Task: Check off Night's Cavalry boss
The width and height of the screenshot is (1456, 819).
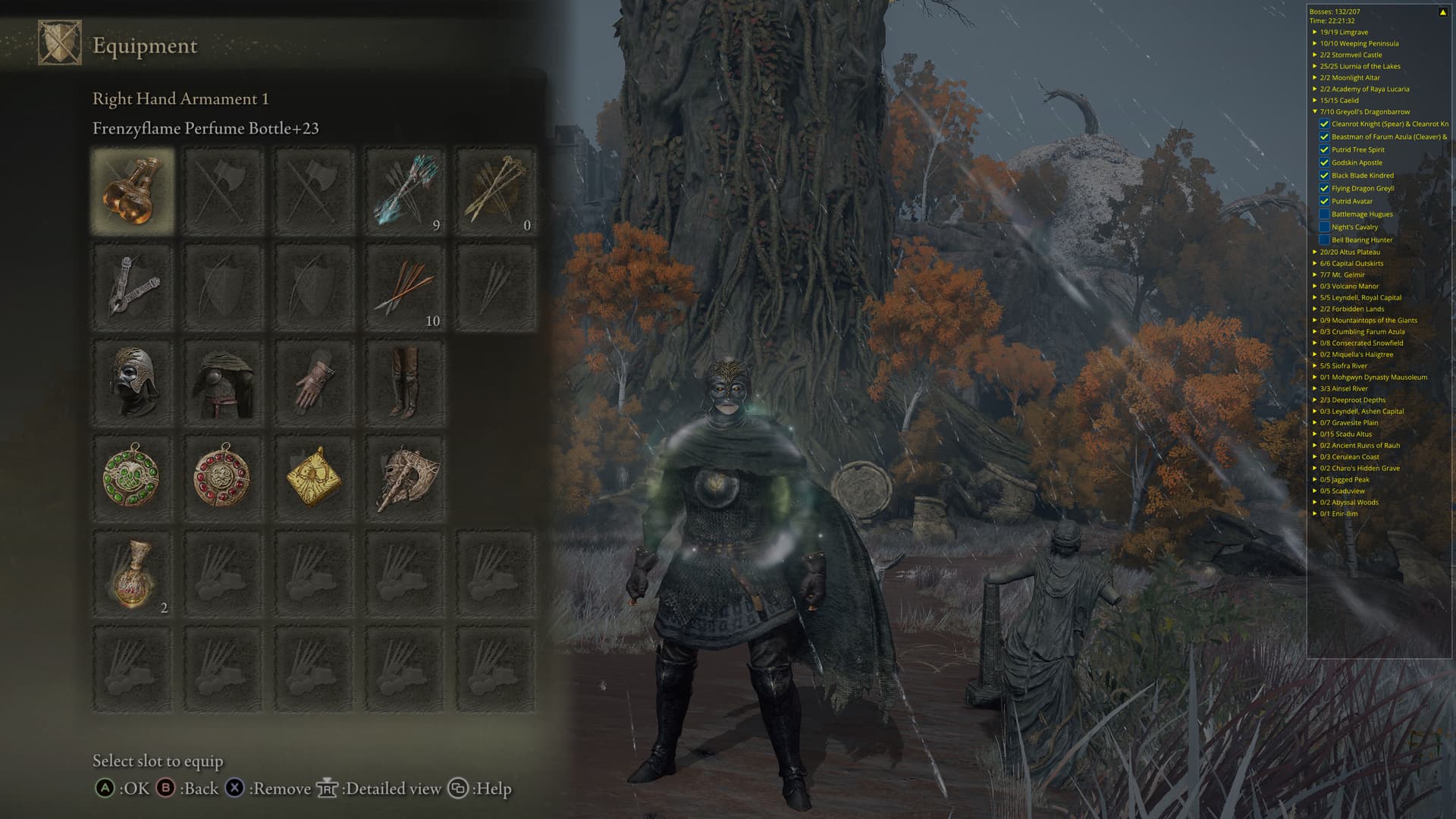Action: click(x=1324, y=227)
